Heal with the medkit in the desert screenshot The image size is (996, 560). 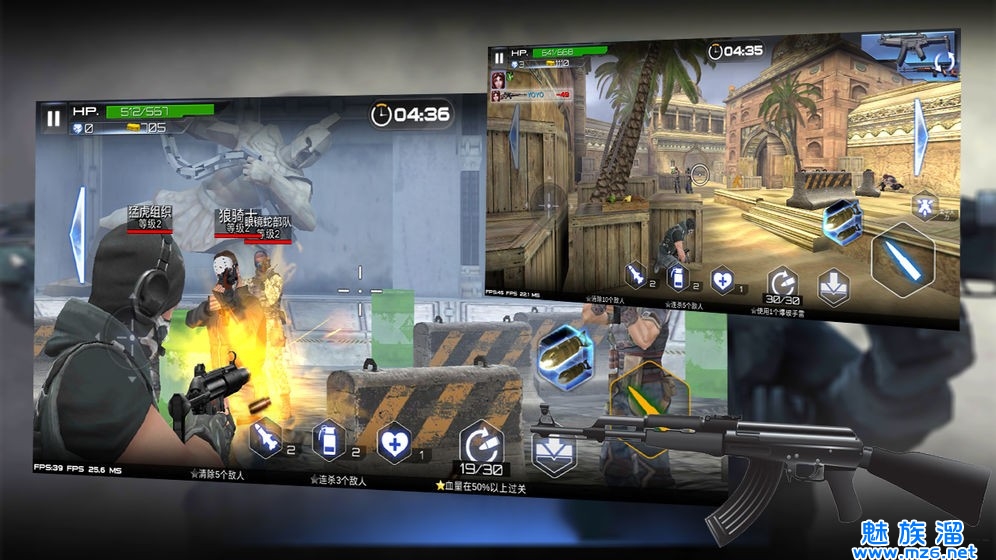tap(722, 280)
